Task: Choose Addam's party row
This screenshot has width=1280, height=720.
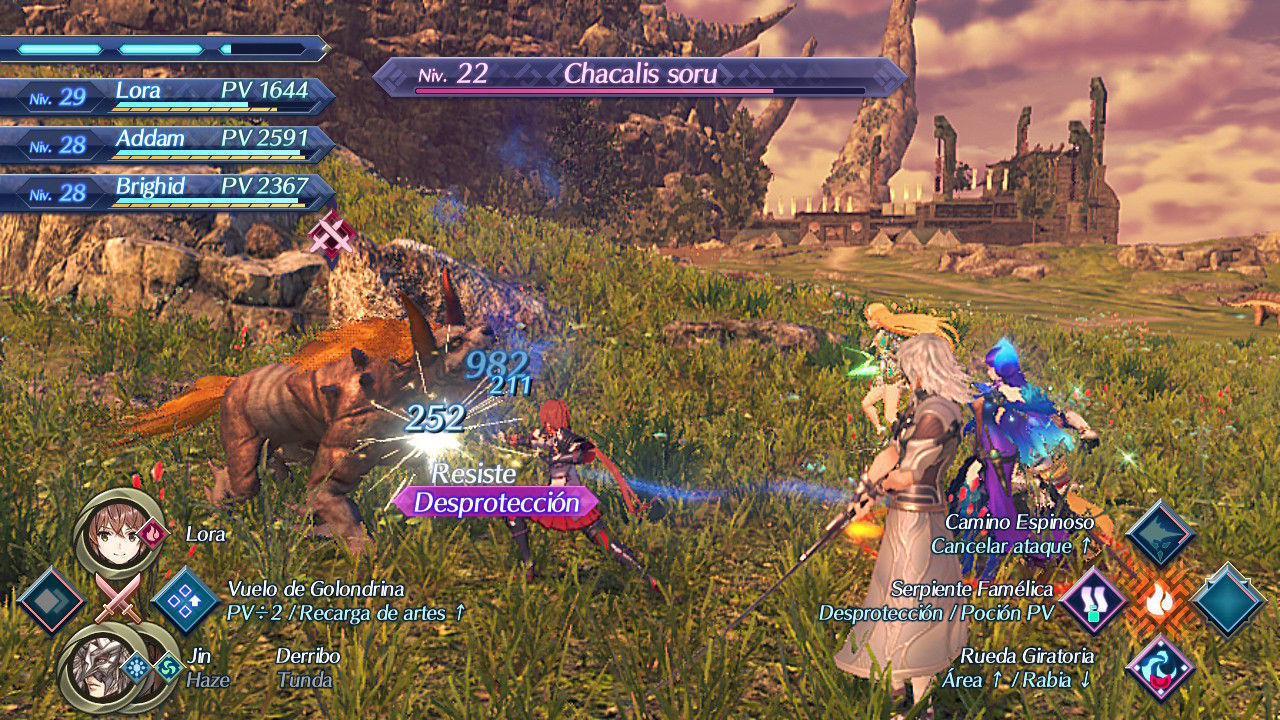Action: coord(168,144)
